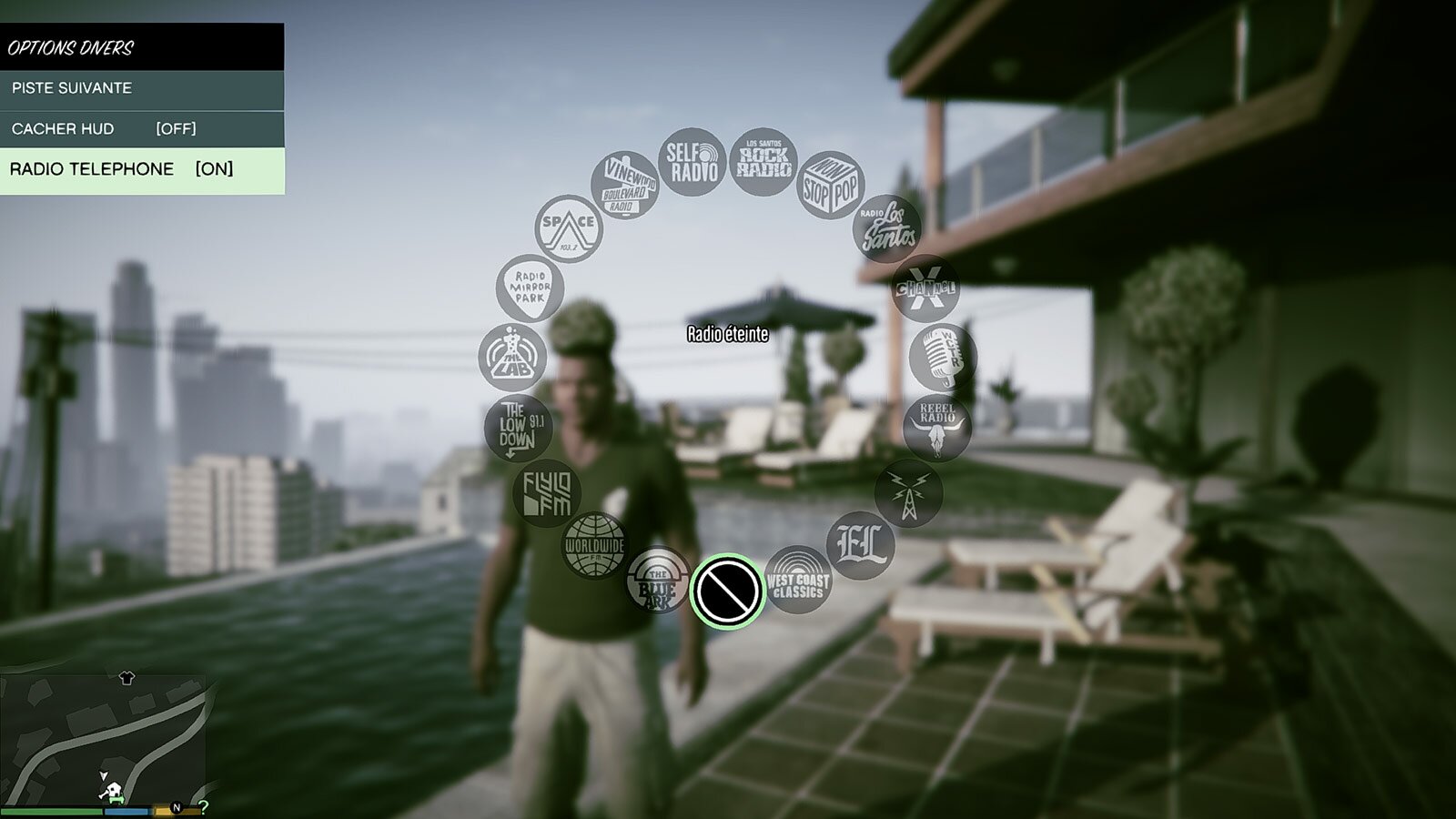The width and height of the screenshot is (1456, 819).
Task: Pick the Radio Los Santos station
Action: (x=886, y=227)
